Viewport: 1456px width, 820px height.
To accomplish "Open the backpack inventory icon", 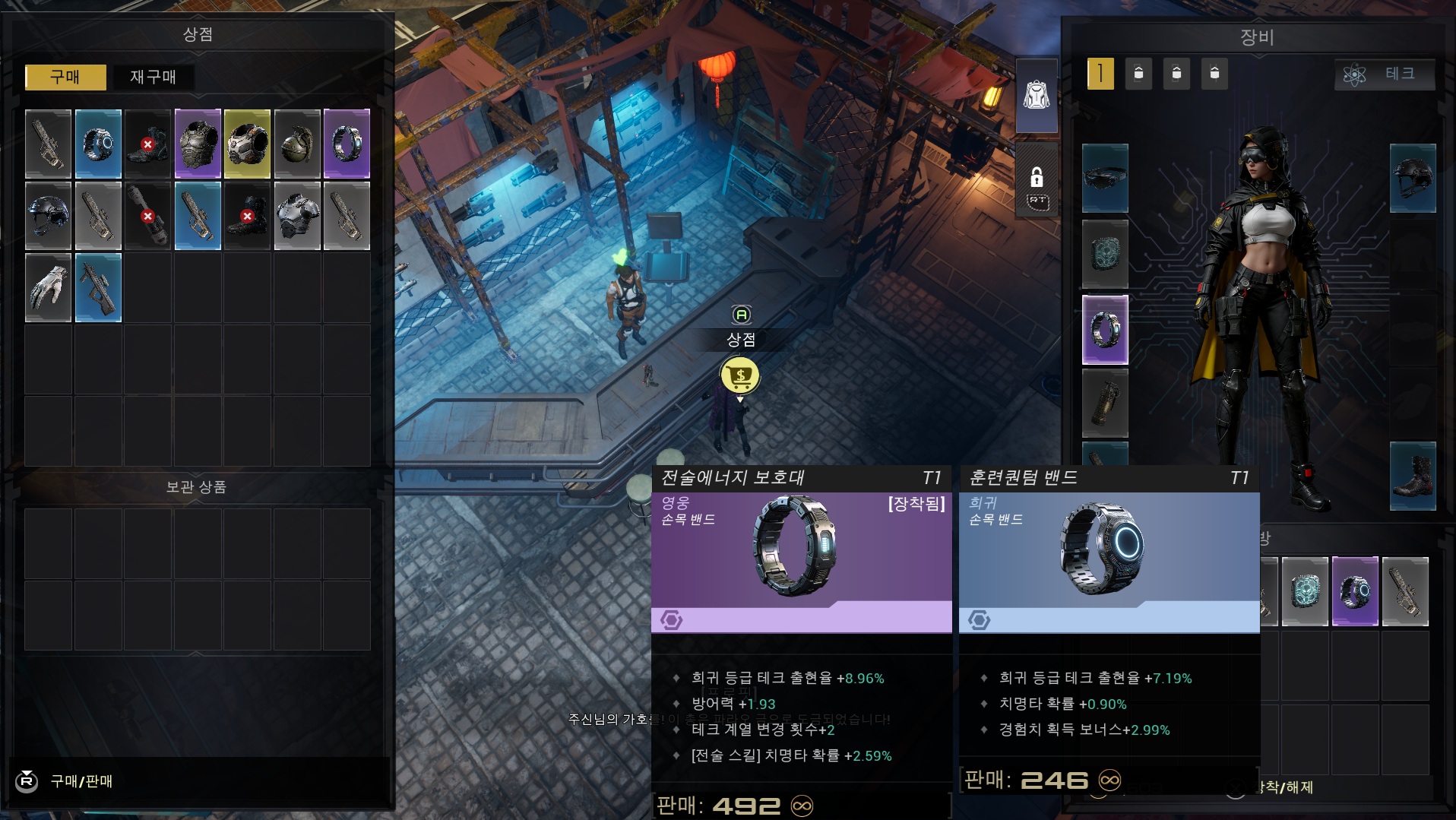I will click(x=1036, y=96).
